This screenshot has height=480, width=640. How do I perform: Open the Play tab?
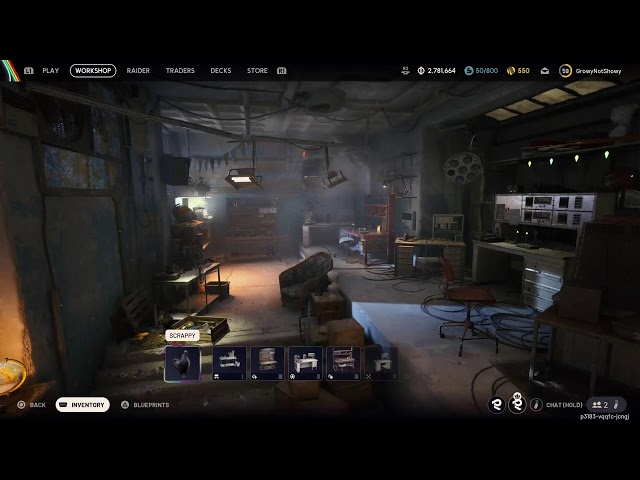50,71
